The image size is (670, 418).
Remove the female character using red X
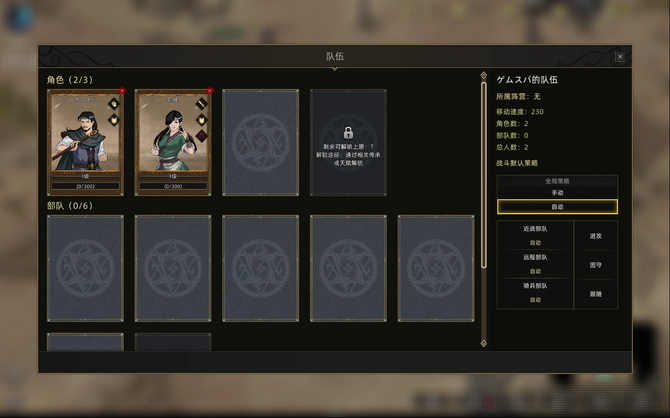[x=209, y=91]
